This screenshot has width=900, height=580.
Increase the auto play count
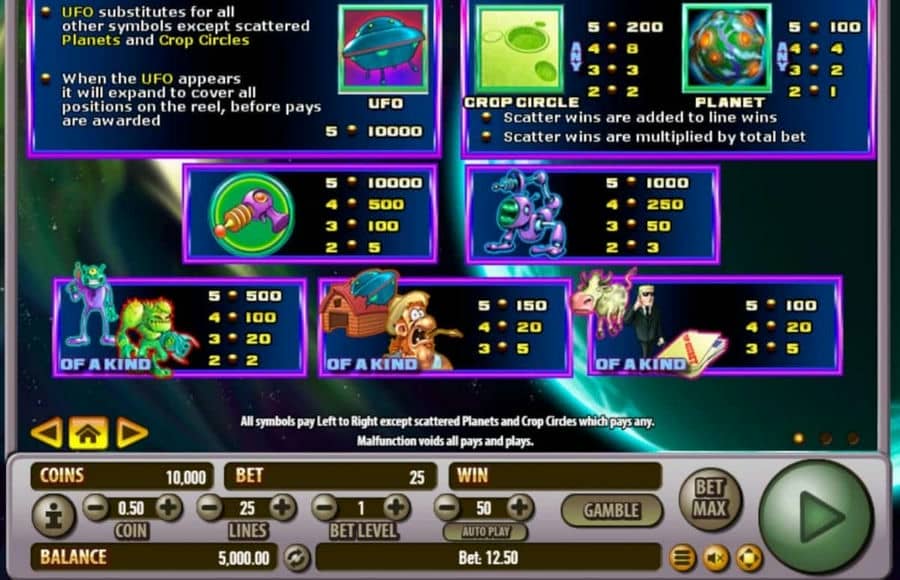coord(520,507)
